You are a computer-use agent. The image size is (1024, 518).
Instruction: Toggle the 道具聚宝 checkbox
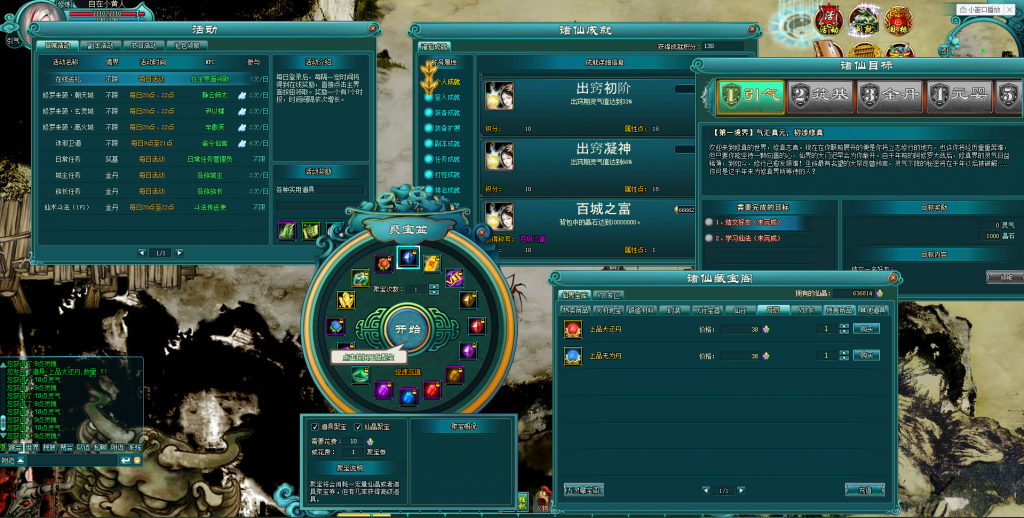click(313, 426)
